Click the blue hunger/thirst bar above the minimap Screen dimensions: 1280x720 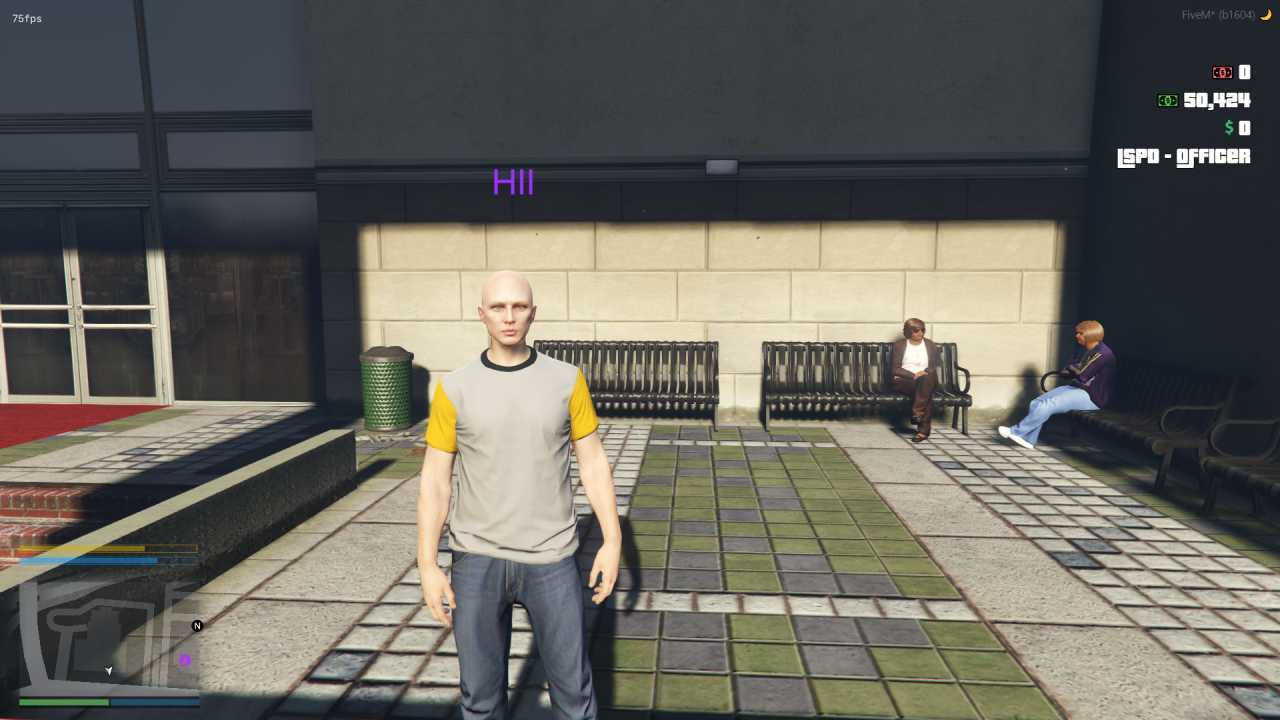[x=90, y=560]
